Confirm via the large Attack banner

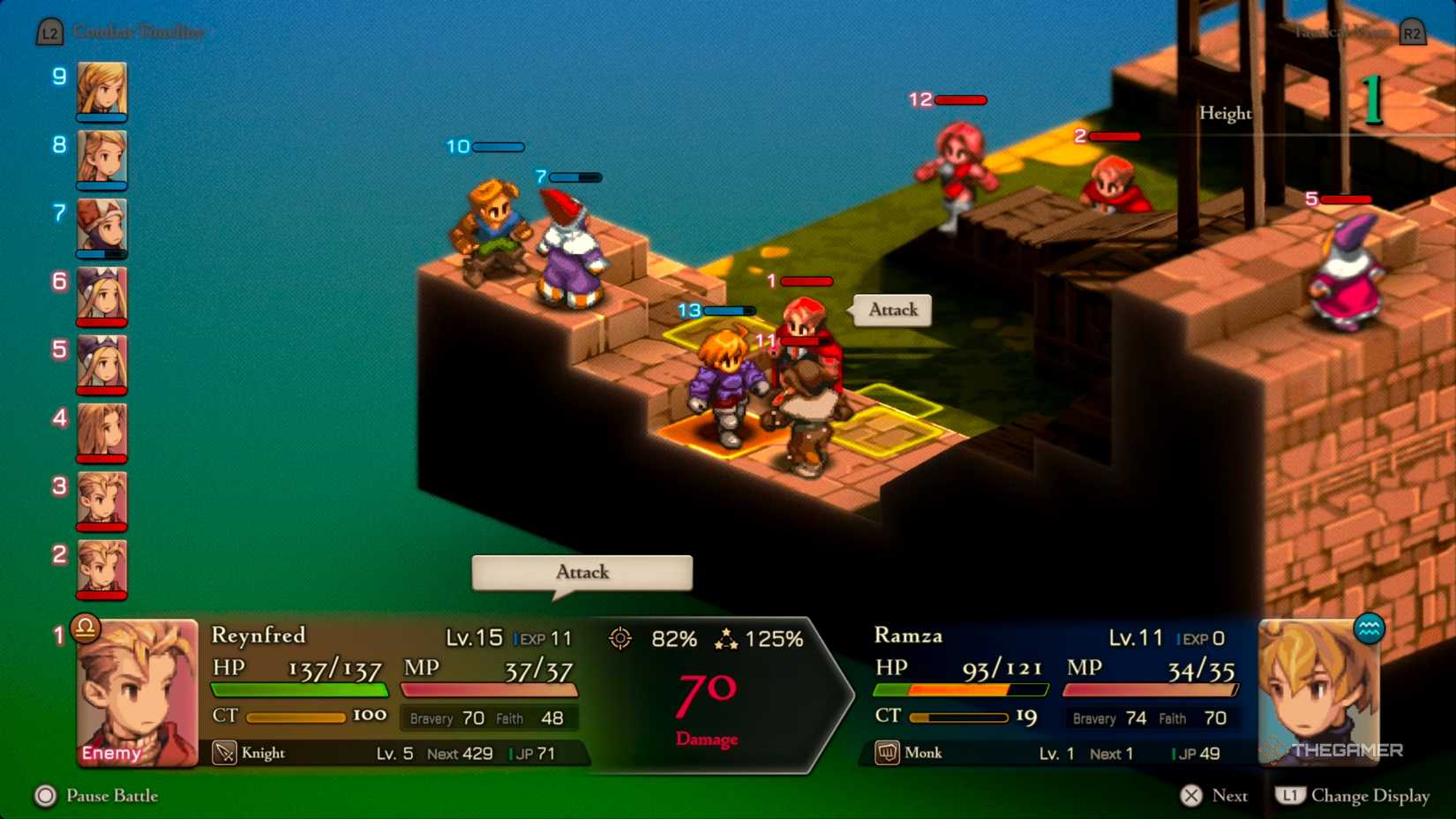582,572
